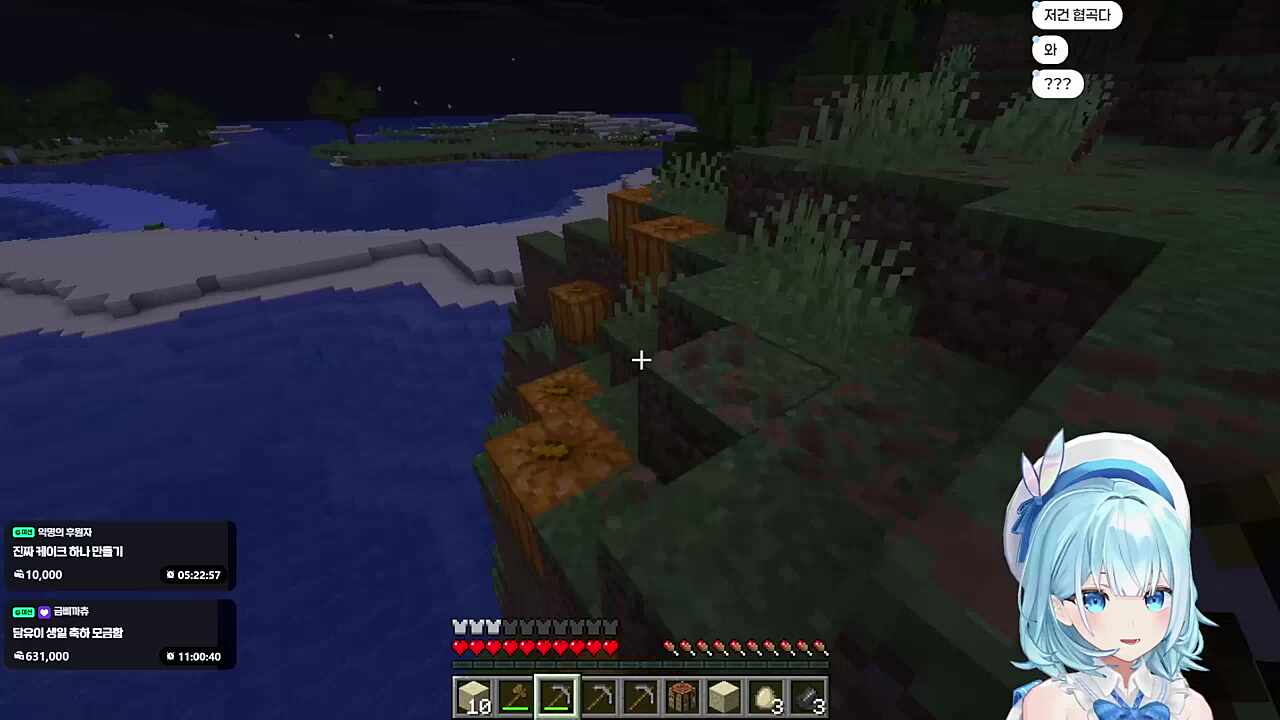The height and width of the screenshot is (720, 1280).
Task: Switch to the wooden axe slot
Action: point(515,697)
